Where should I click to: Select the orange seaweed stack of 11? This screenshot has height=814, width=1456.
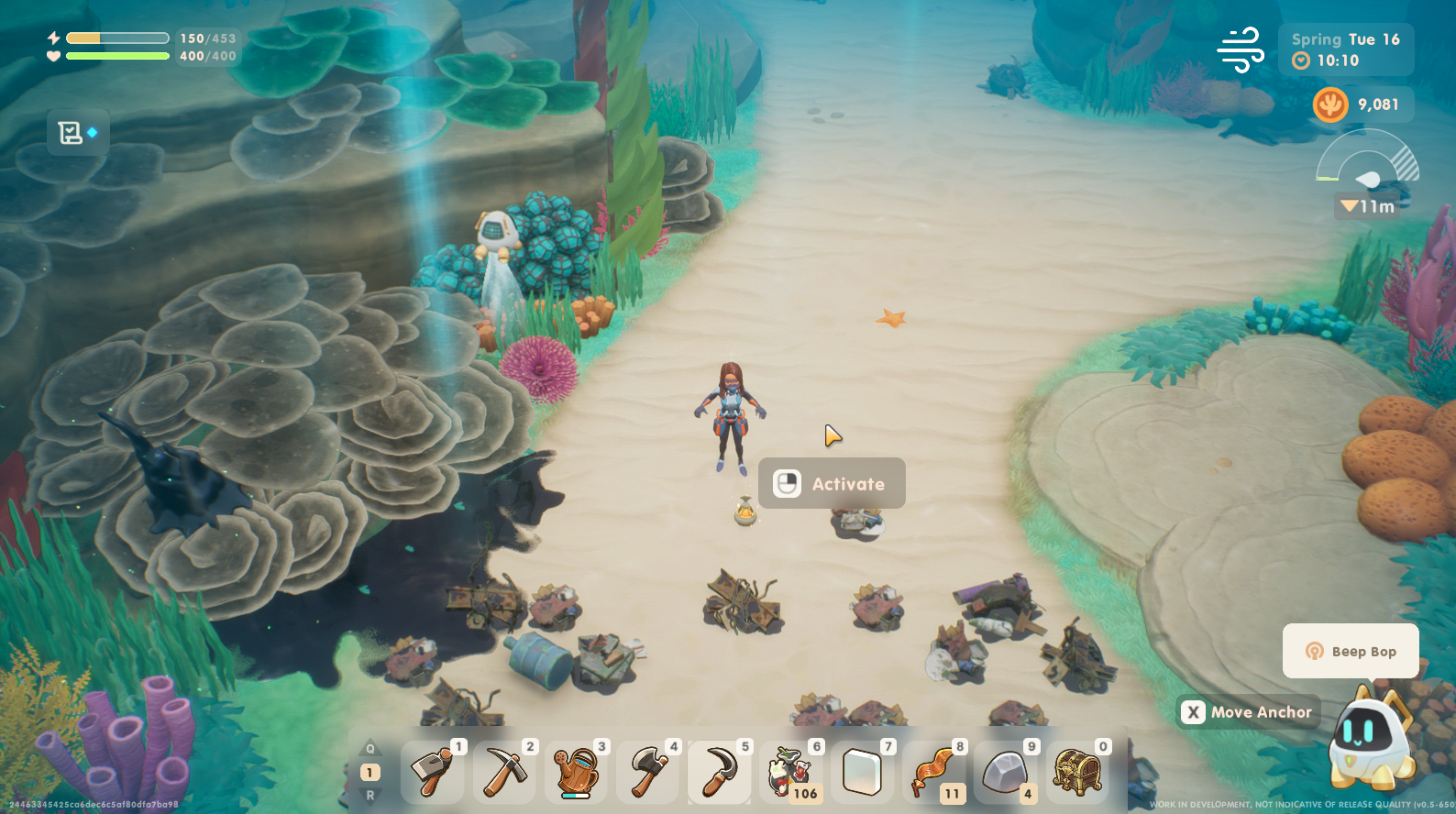pos(933,772)
